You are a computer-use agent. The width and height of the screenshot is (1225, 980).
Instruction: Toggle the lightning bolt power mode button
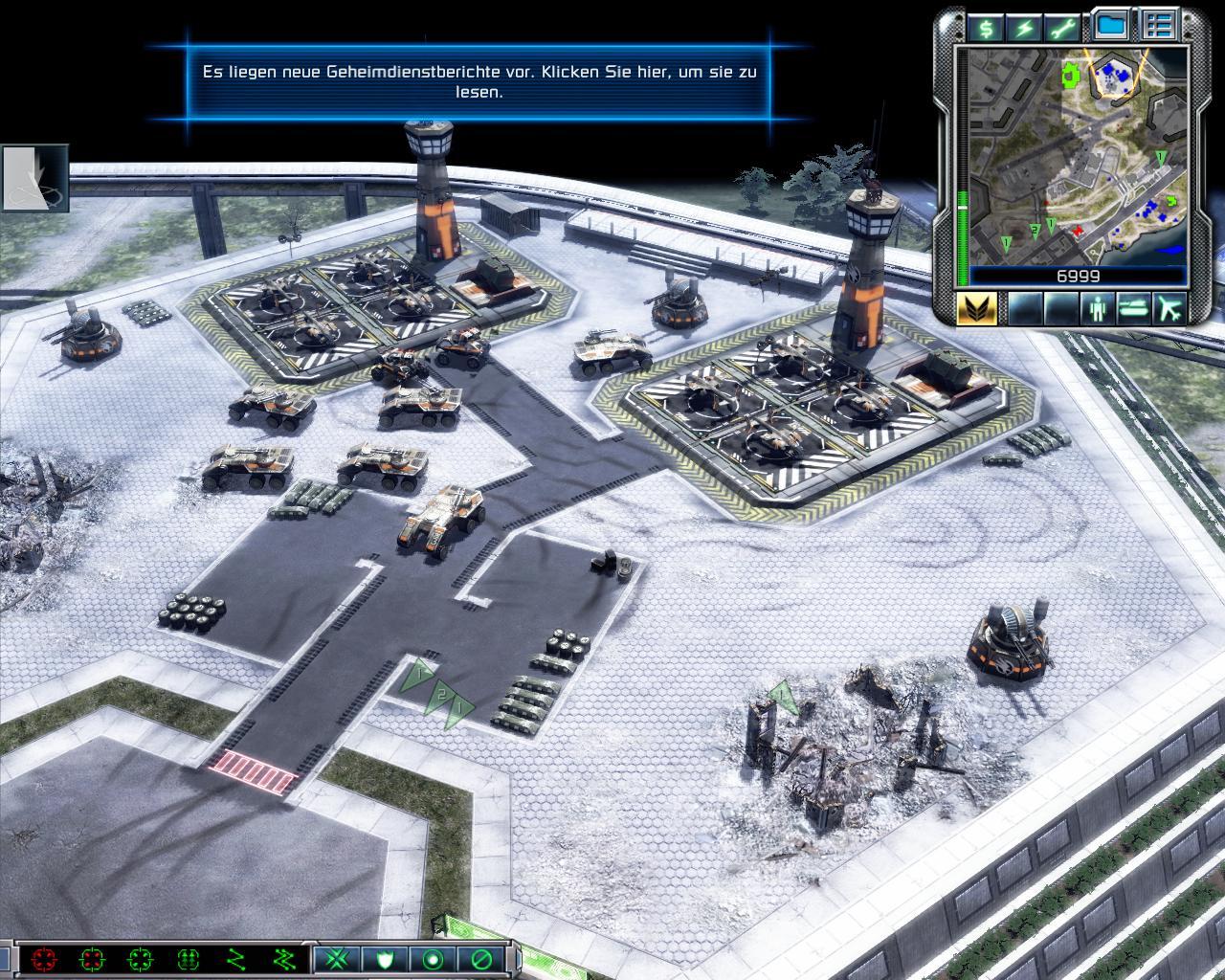[1025, 27]
